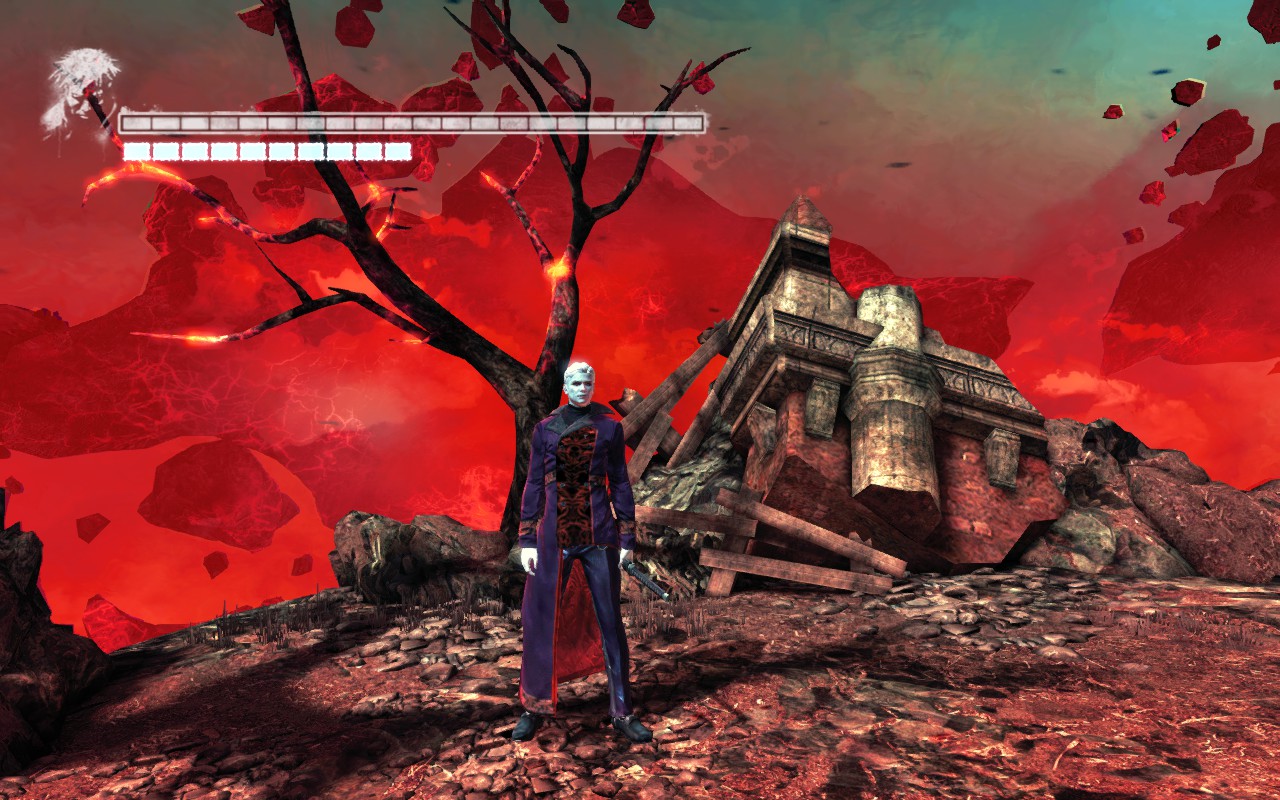This screenshot has height=800, width=1280.
Task: Click the last filled Devil Trigger block
Action: (400, 152)
